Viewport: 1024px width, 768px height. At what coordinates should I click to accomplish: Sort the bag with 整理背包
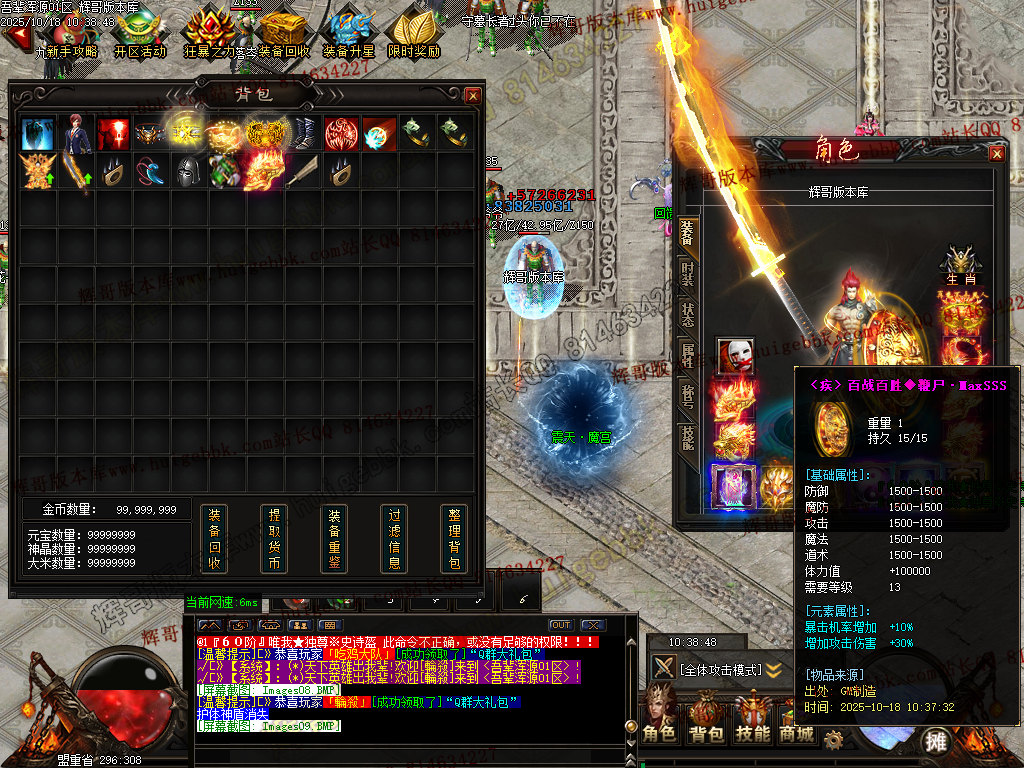454,539
